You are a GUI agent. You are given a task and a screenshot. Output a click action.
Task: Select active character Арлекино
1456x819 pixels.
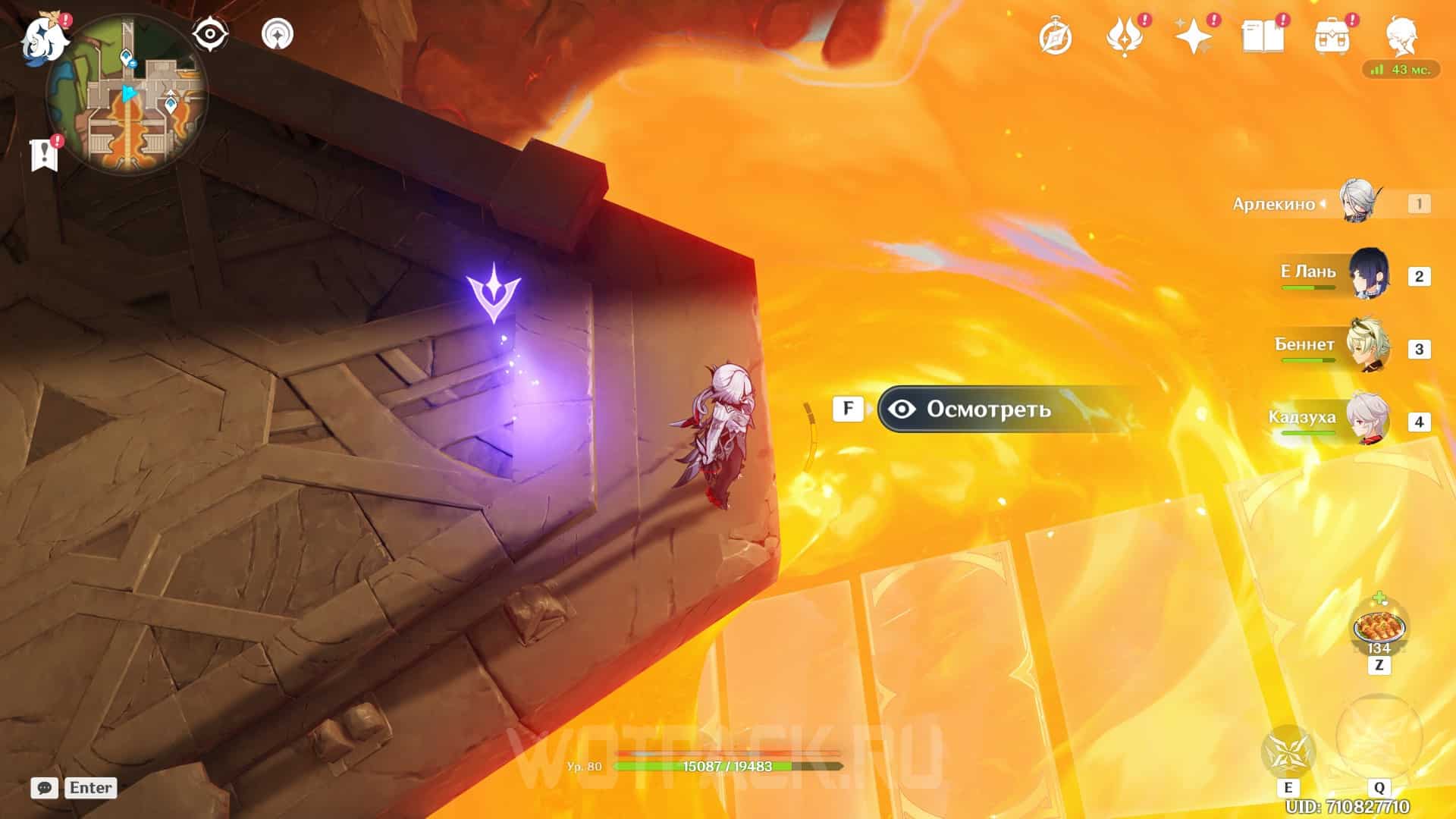(x=1361, y=202)
